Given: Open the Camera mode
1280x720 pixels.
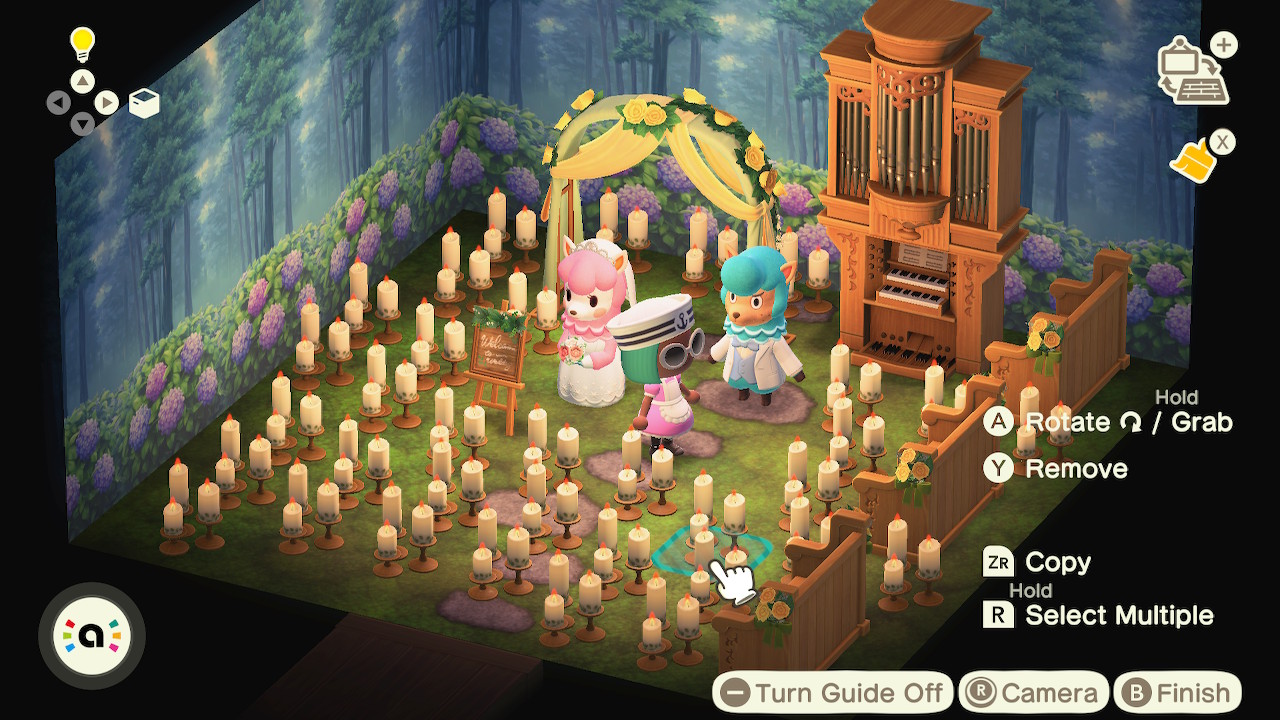Looking at the screenshot, I should pos(1034,693).
